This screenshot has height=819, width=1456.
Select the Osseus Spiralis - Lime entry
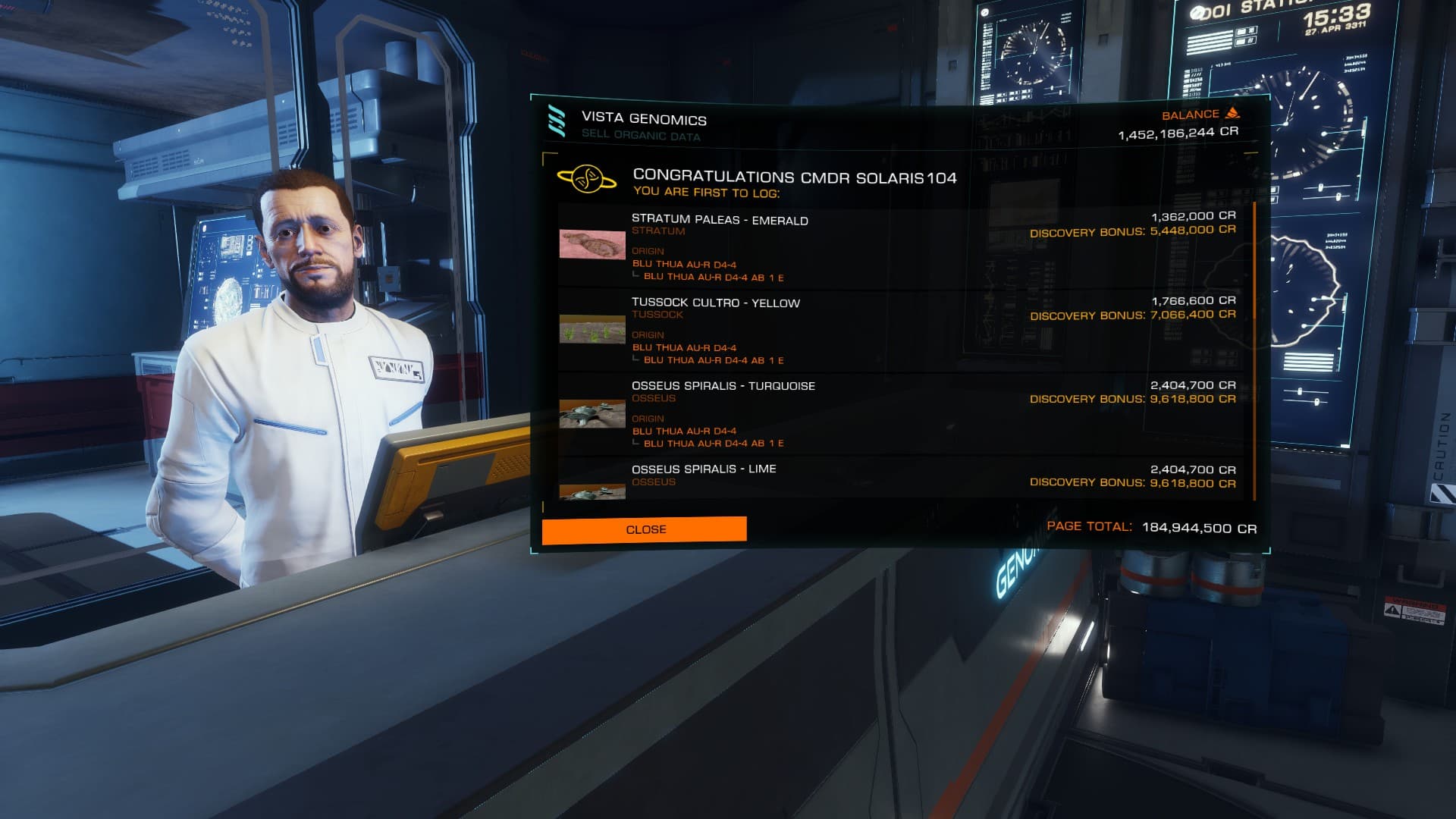pos(704,469)
